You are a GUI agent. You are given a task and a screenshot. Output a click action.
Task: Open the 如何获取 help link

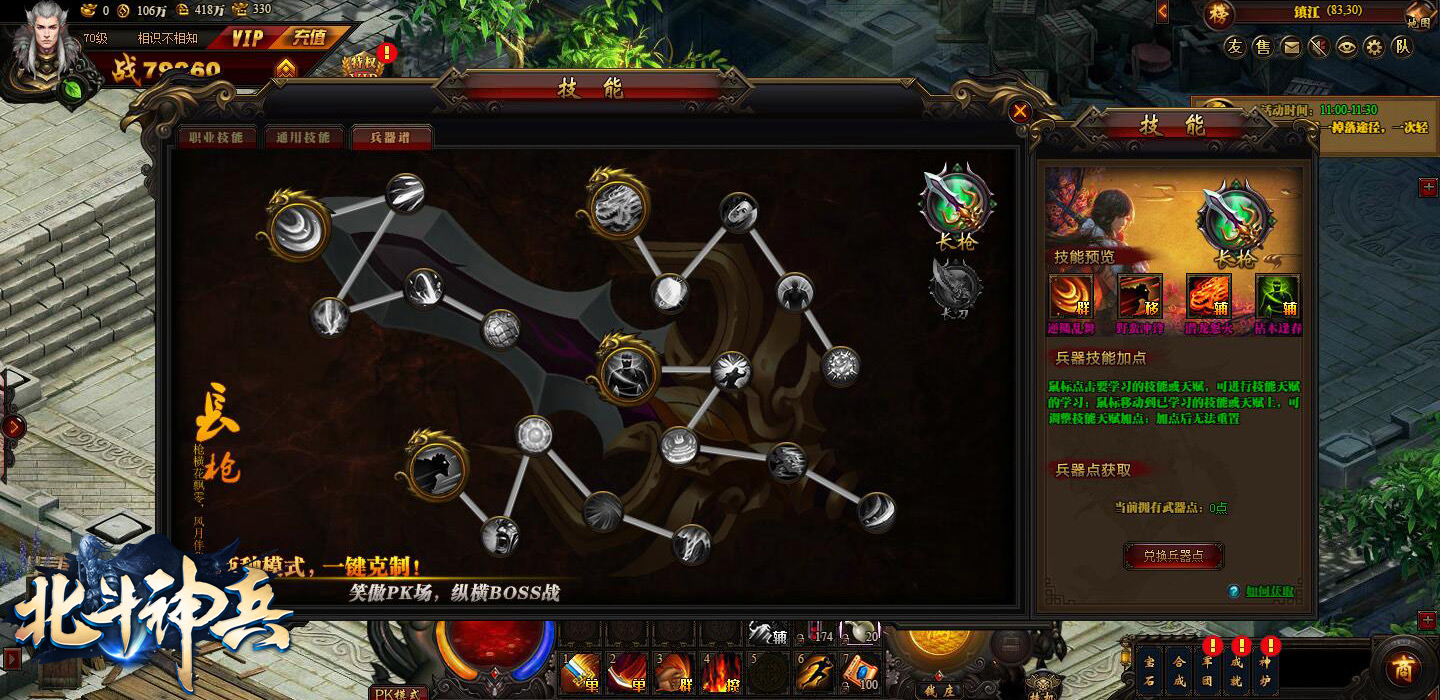tap(1269, 592)
